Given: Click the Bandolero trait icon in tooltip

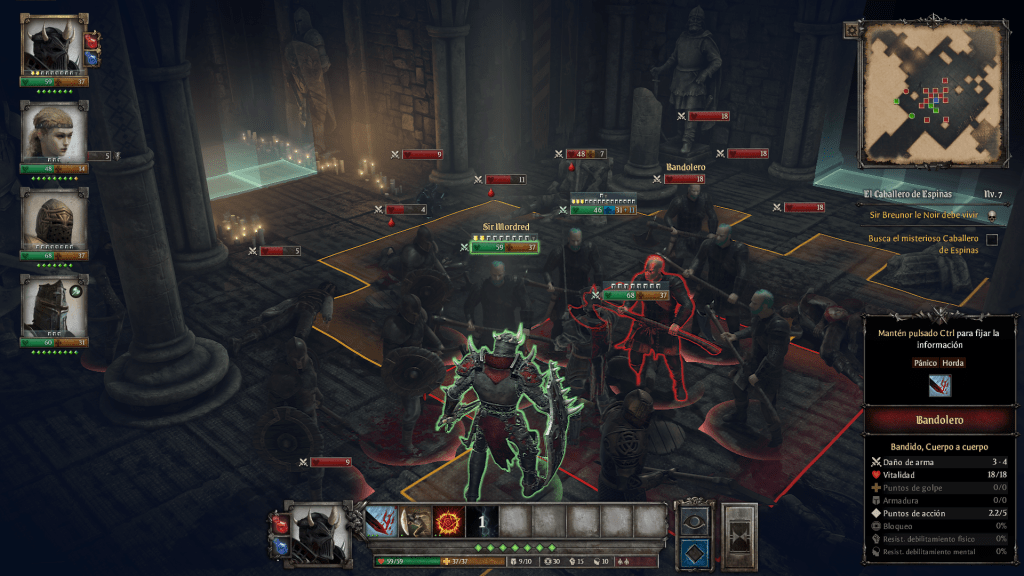Looking at the screenshot, I should point(939,386).
